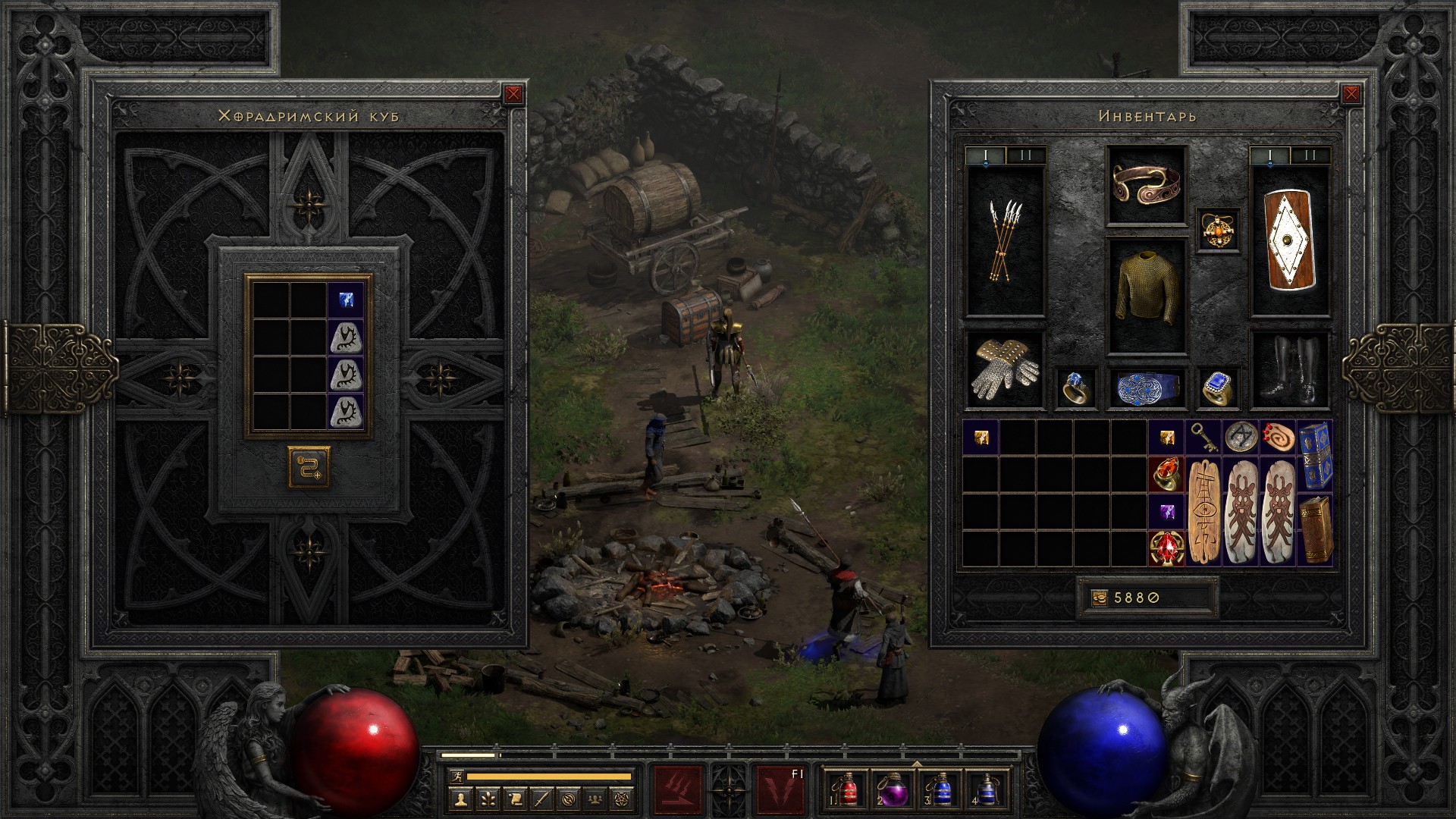Open the character sheet from the mini-menu
The image size is (1456, 819).
coord(460,799)
